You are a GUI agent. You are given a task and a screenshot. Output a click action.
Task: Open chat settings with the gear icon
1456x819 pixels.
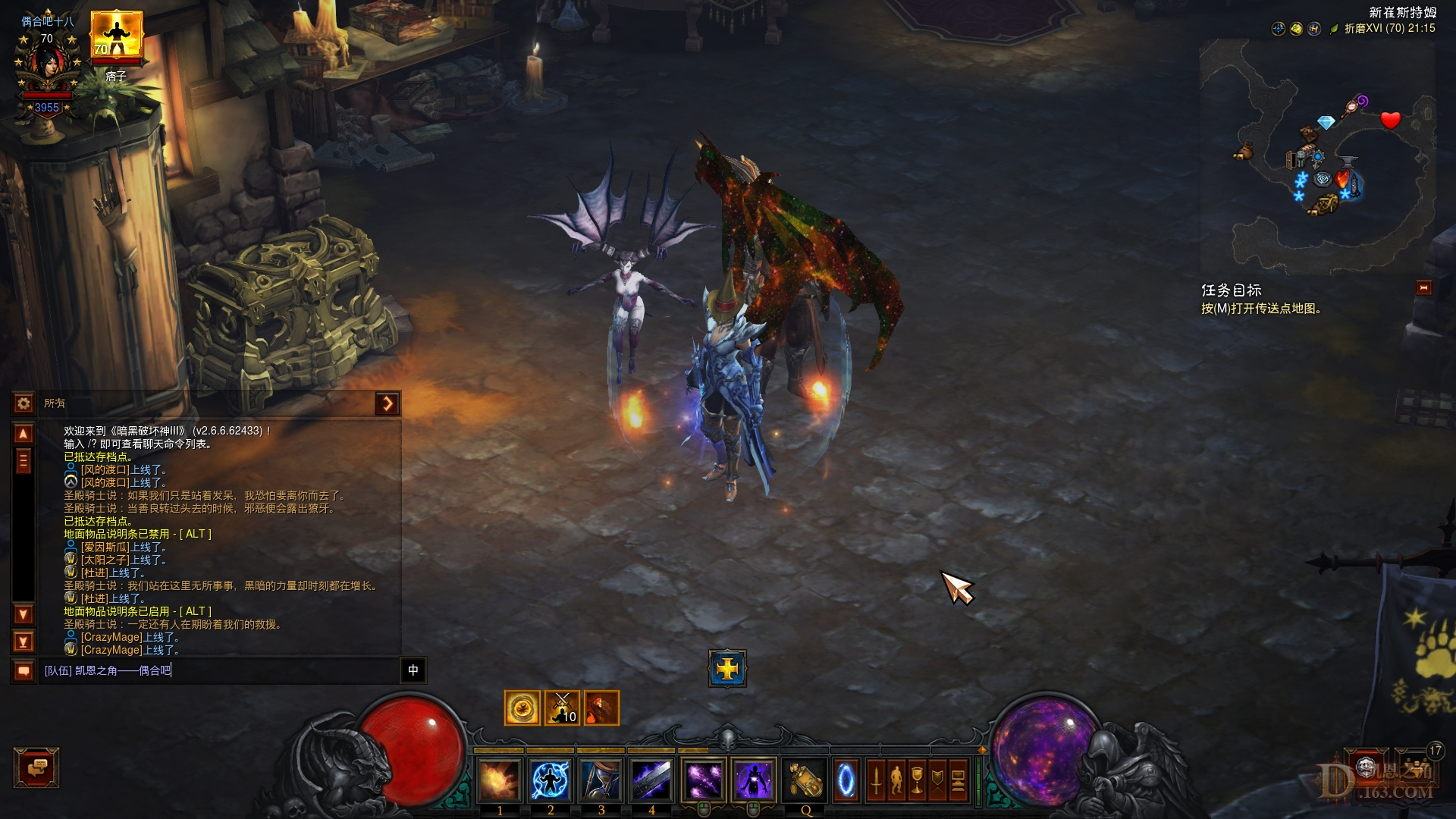pos(24,403)
